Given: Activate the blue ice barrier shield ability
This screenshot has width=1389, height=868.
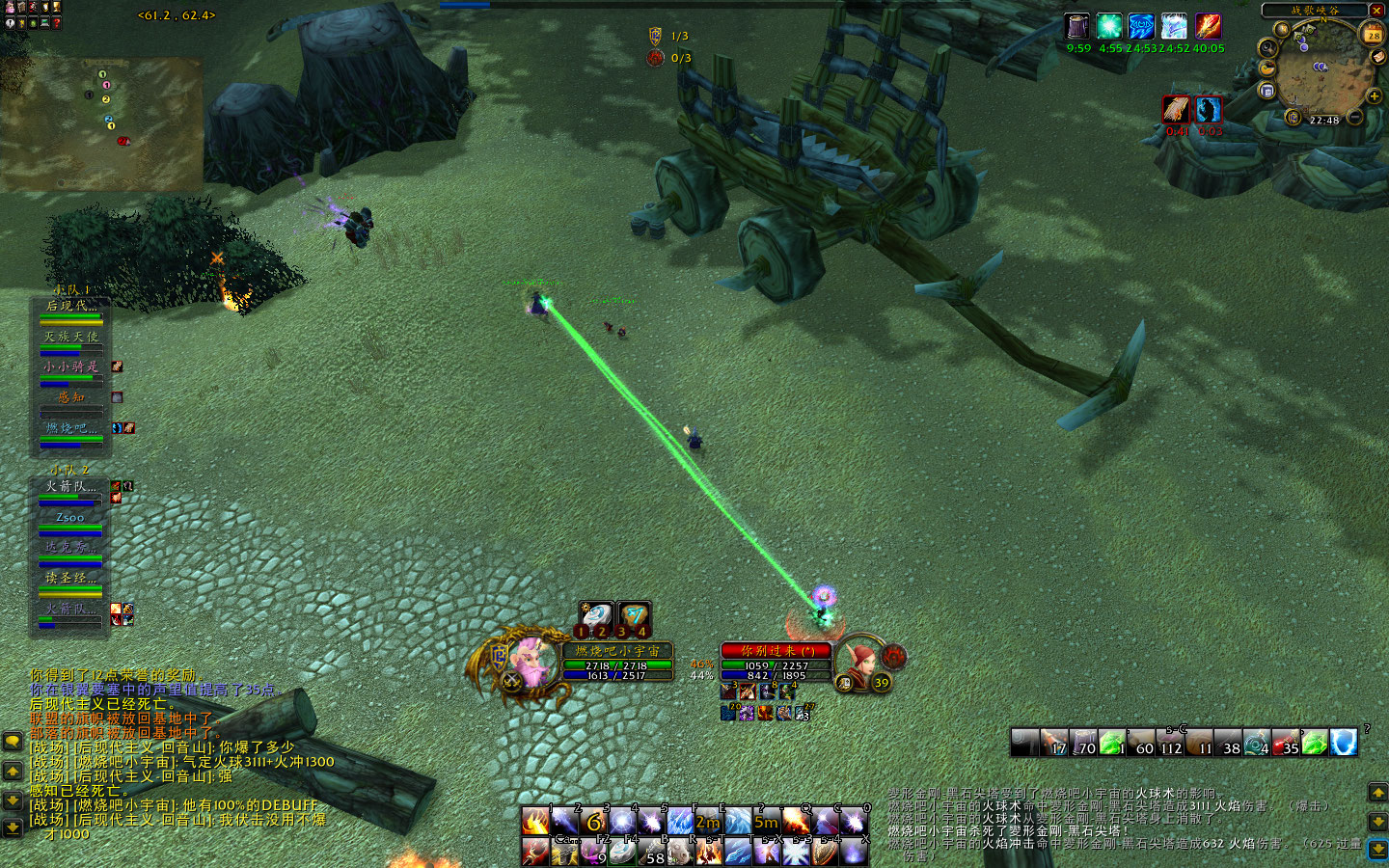Looking at the screenshot, I should pos(1344,742).
